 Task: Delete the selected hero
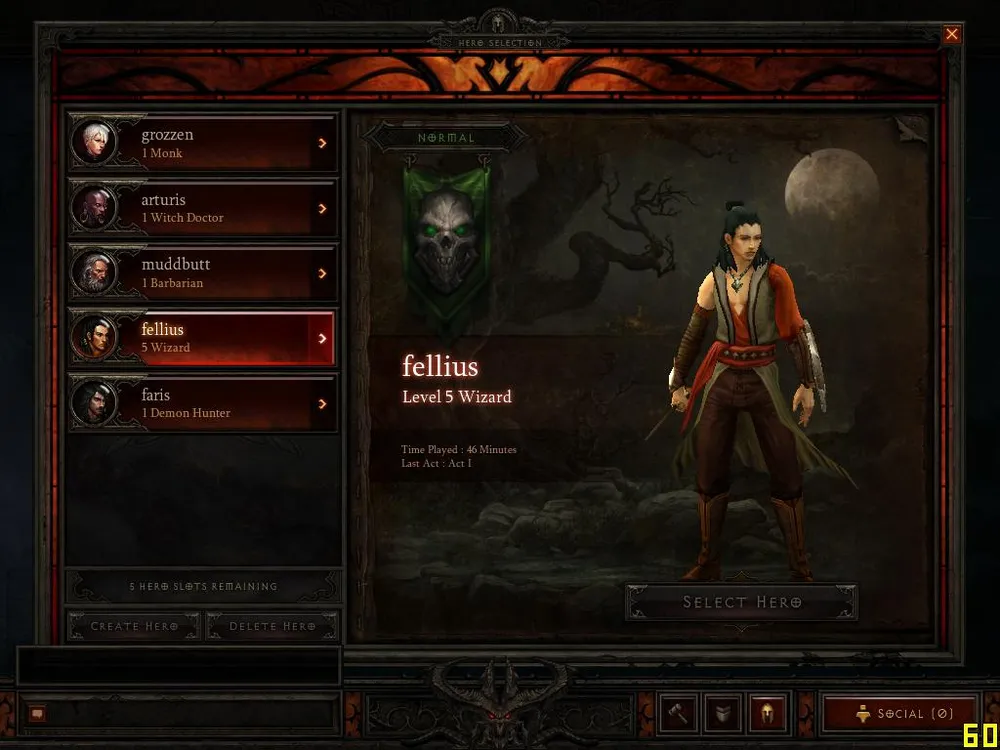click(272, 626)
